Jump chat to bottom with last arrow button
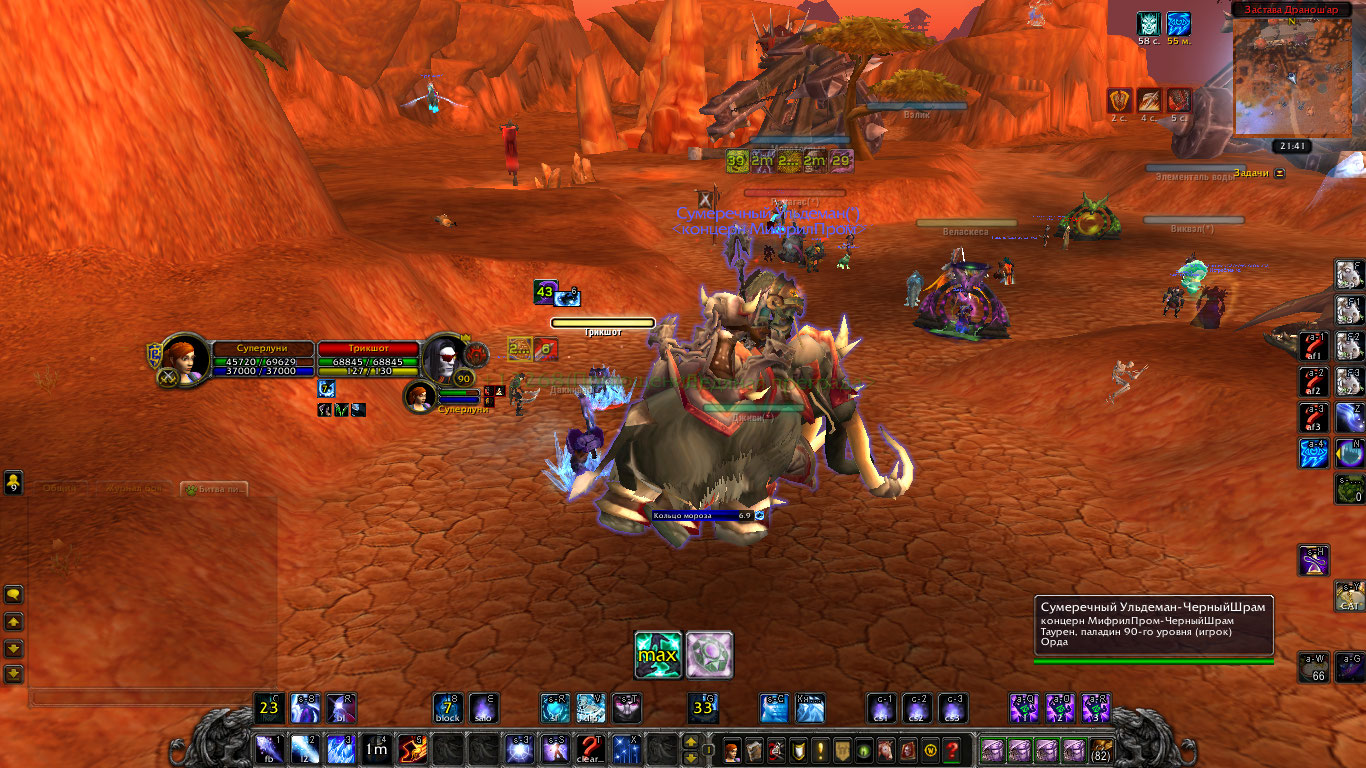This screenshot has width=1366, height=768. pyautogui.click(x=13, y=673)
